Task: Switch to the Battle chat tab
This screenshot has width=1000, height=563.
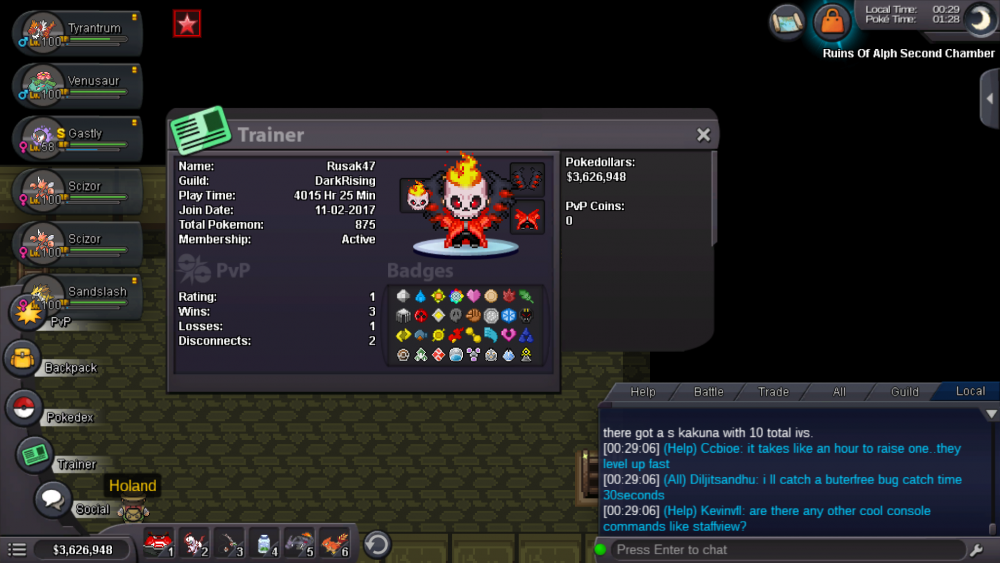Action: click(708, 392)
